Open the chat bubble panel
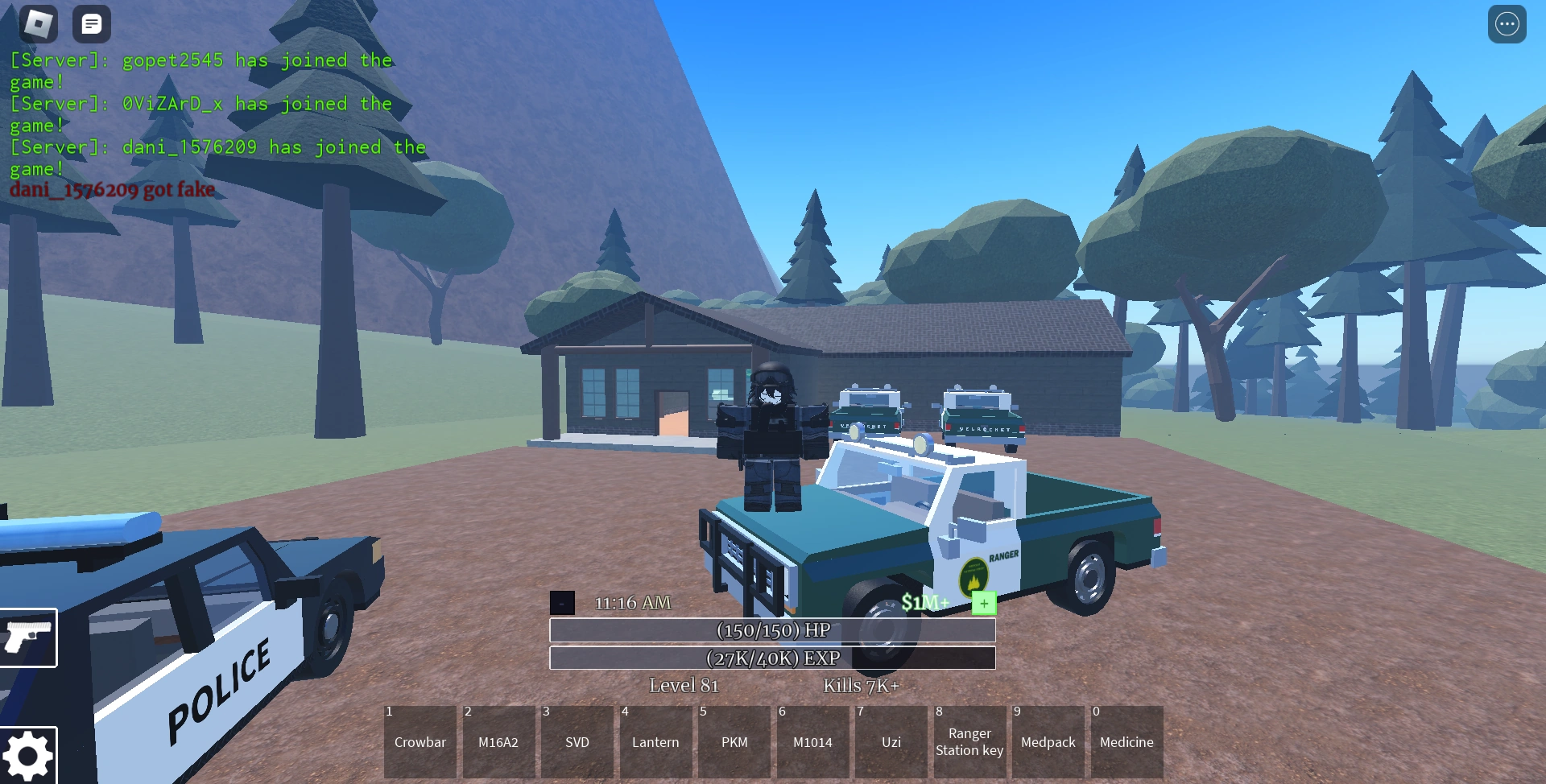The height and width of the screenshot is (784, 1546). click(x=92, y=24)
